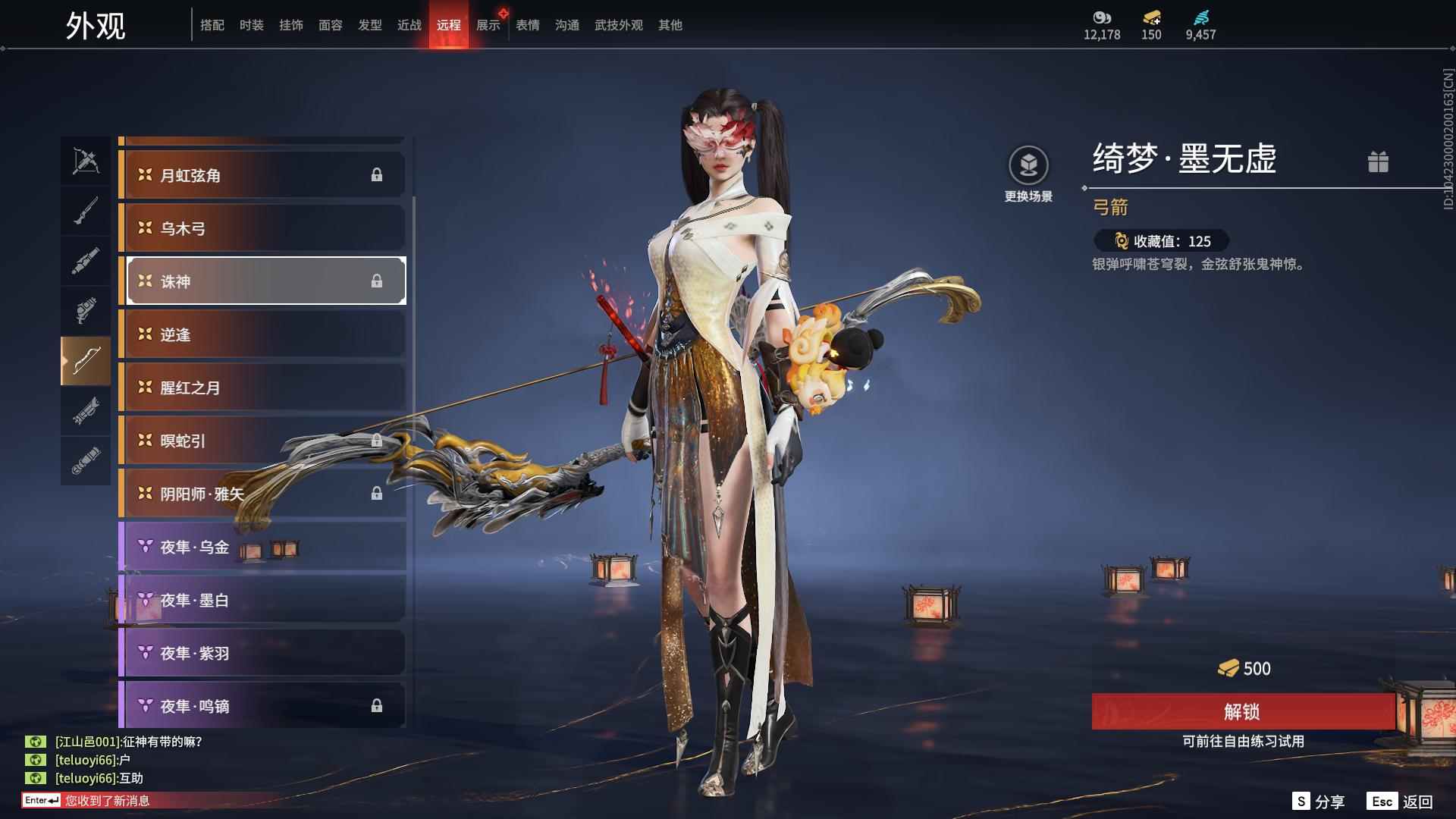Select the crossbow weapon type icon

86,161
